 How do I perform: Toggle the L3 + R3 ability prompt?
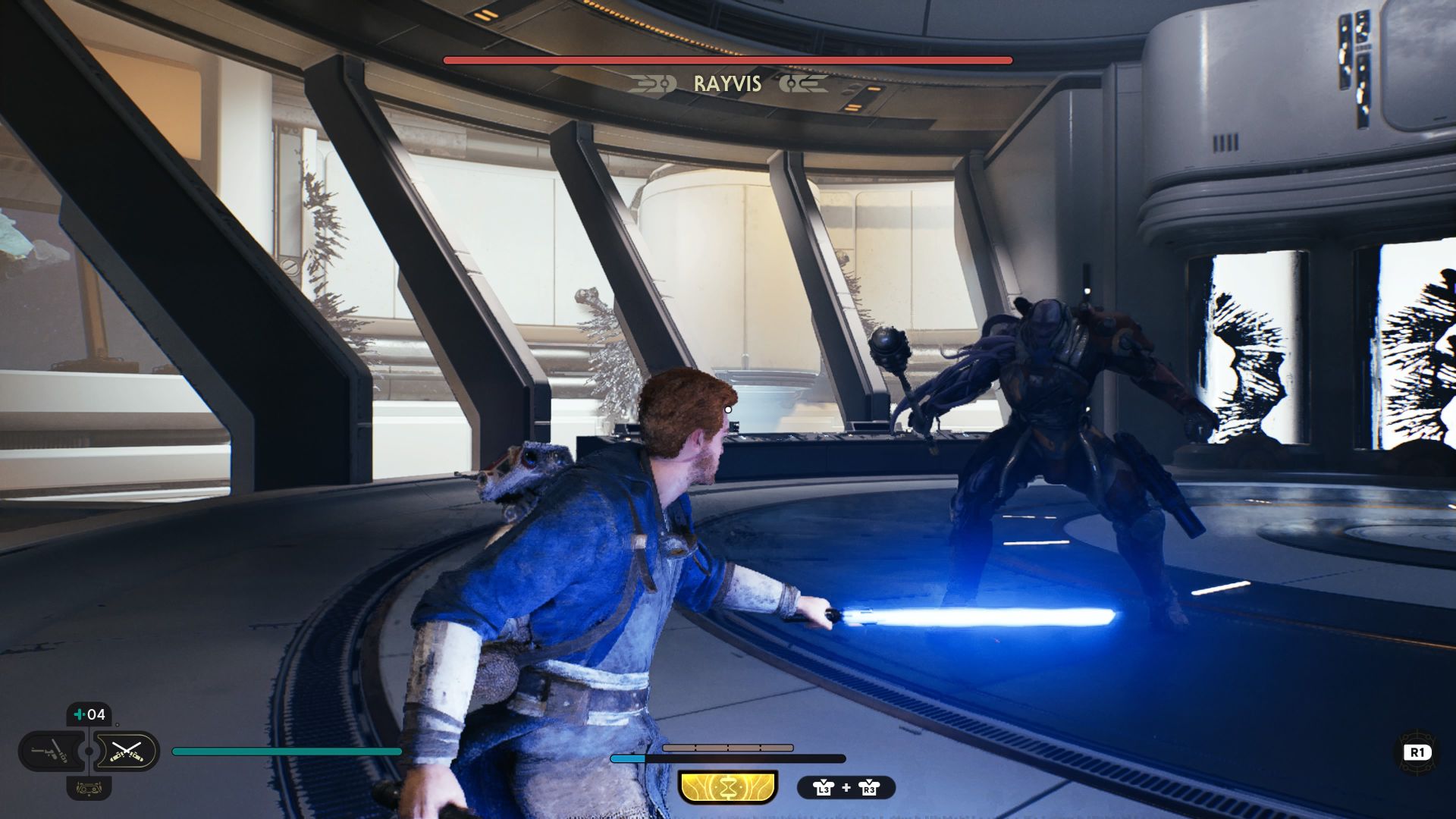point(846,789)
